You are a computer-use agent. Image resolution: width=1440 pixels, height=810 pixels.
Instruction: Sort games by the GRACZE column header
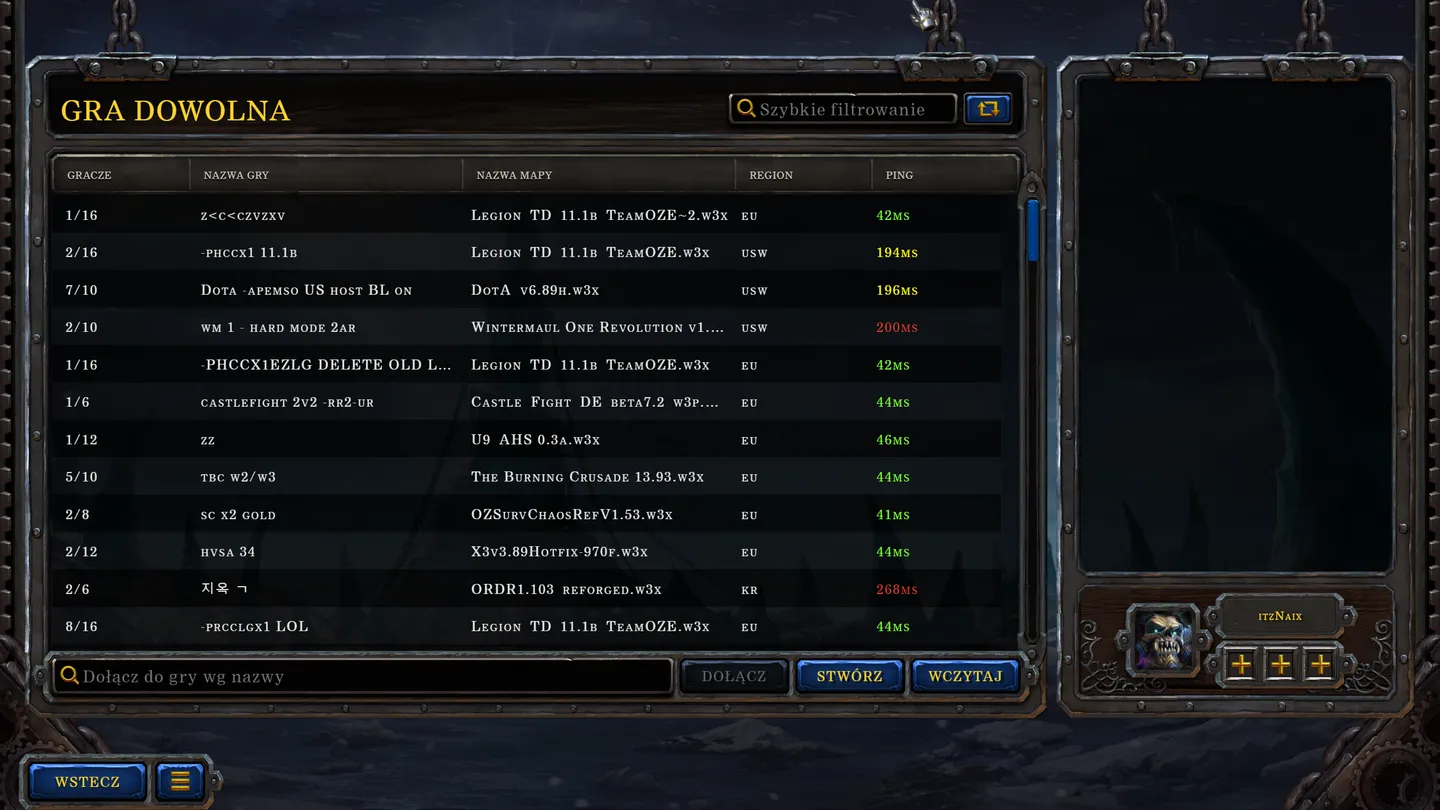(89, 175)
